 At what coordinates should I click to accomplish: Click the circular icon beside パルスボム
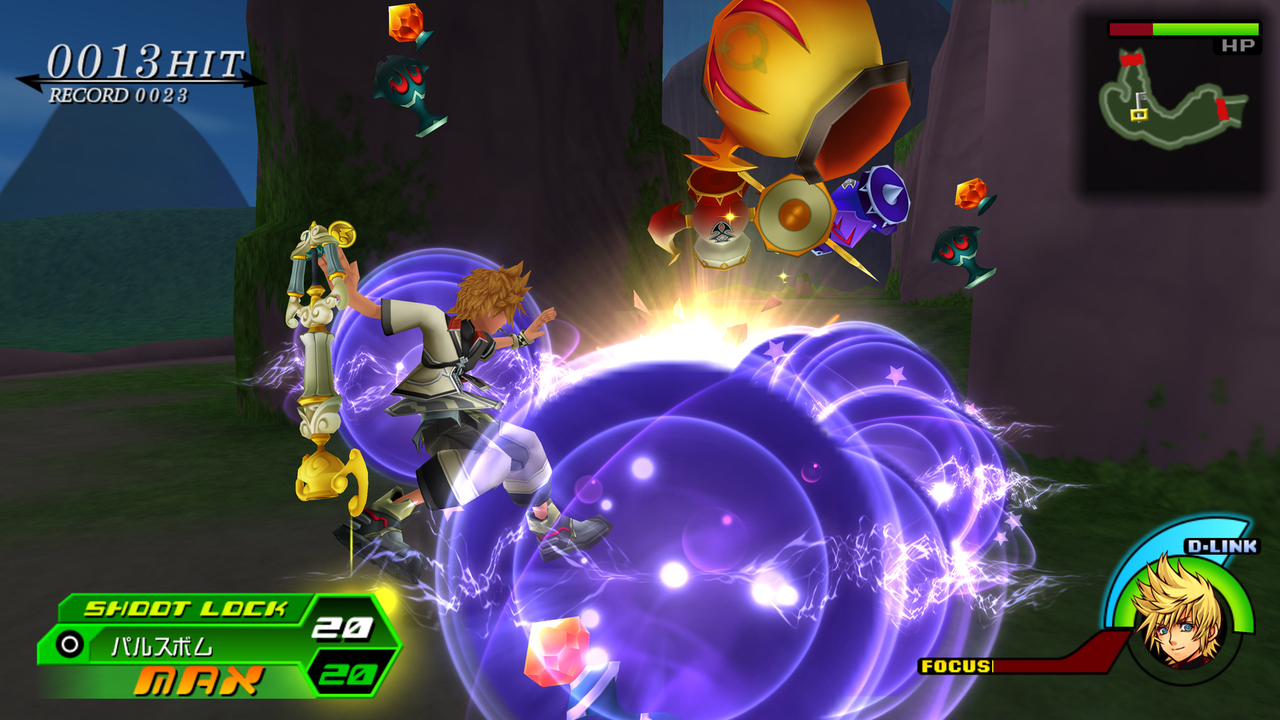pyautogui.click(x=70, y=645)
